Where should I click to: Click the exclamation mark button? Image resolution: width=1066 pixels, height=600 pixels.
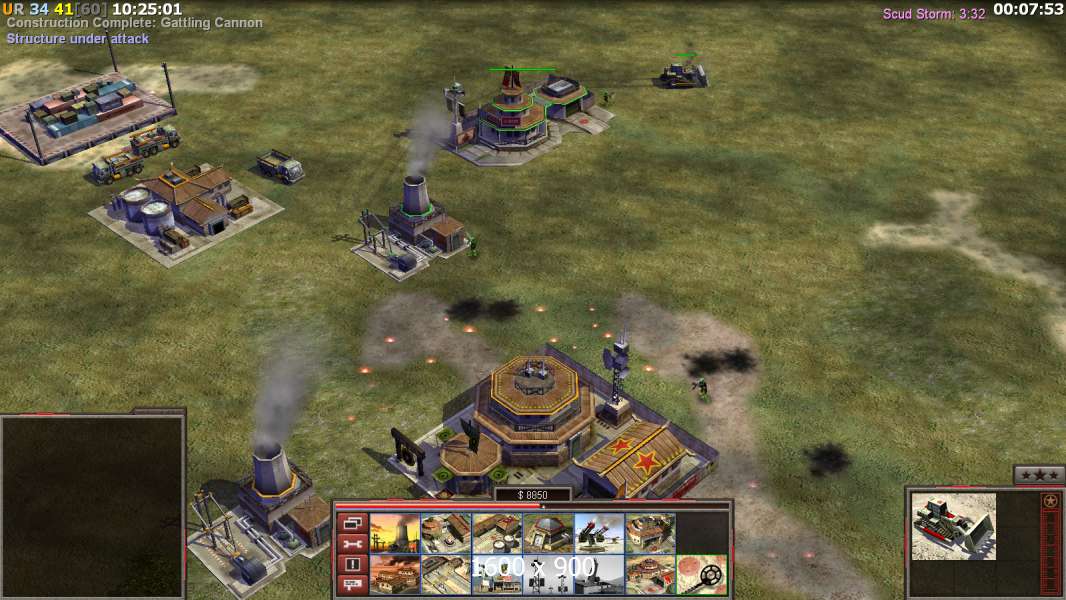(352, 564)
